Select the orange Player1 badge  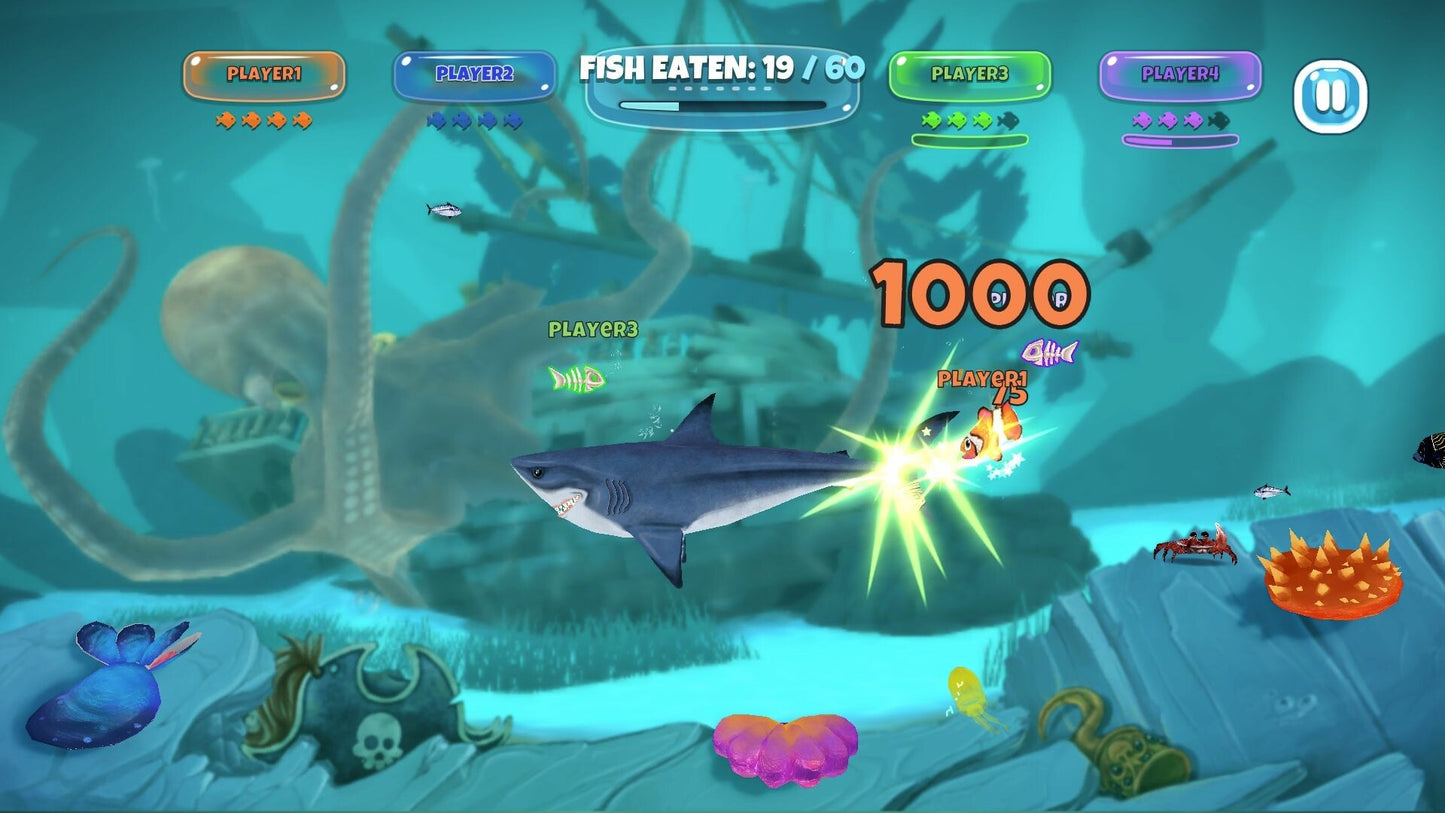264,75
